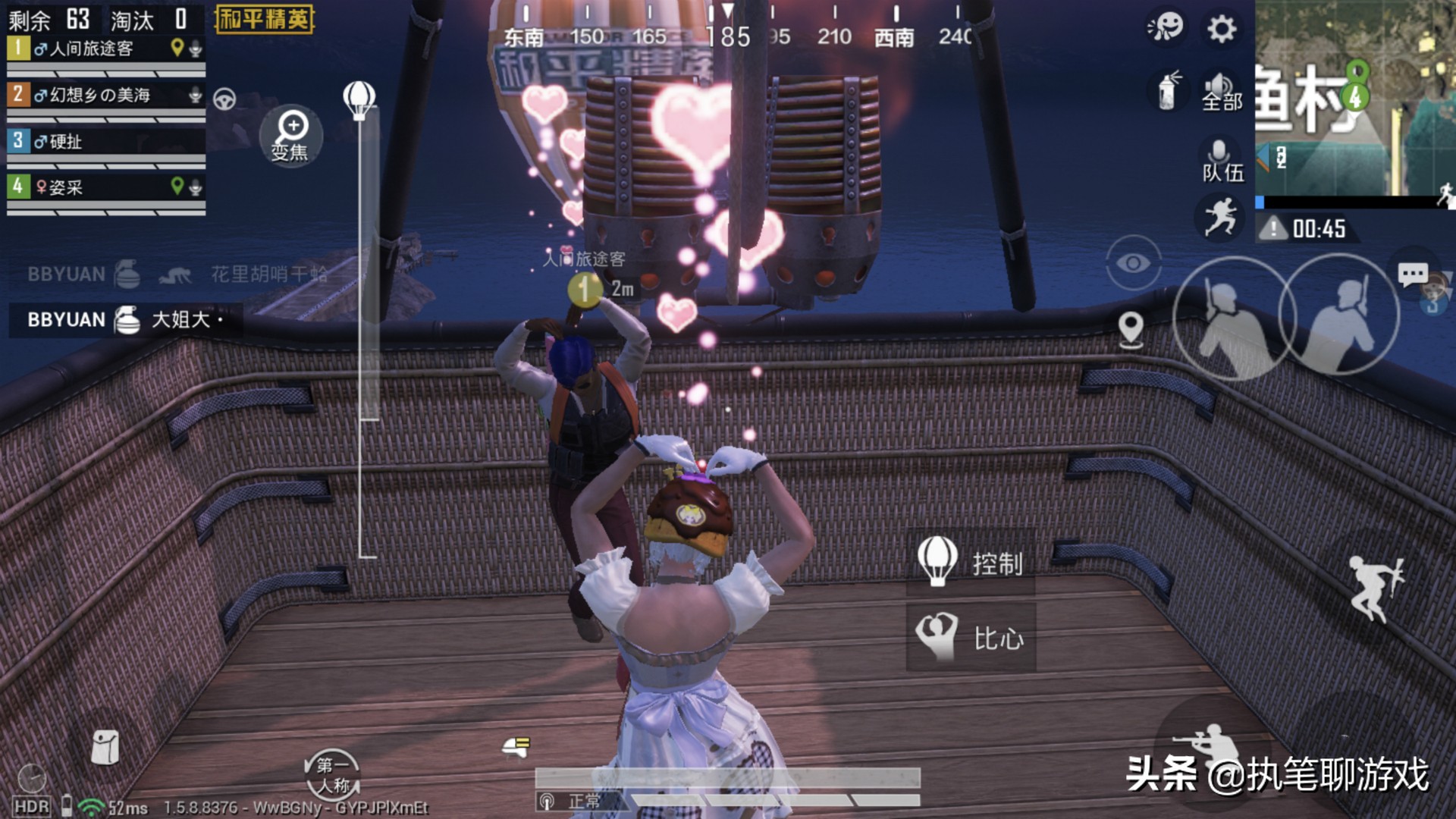Open the backpack inventory

coord(105,747)
